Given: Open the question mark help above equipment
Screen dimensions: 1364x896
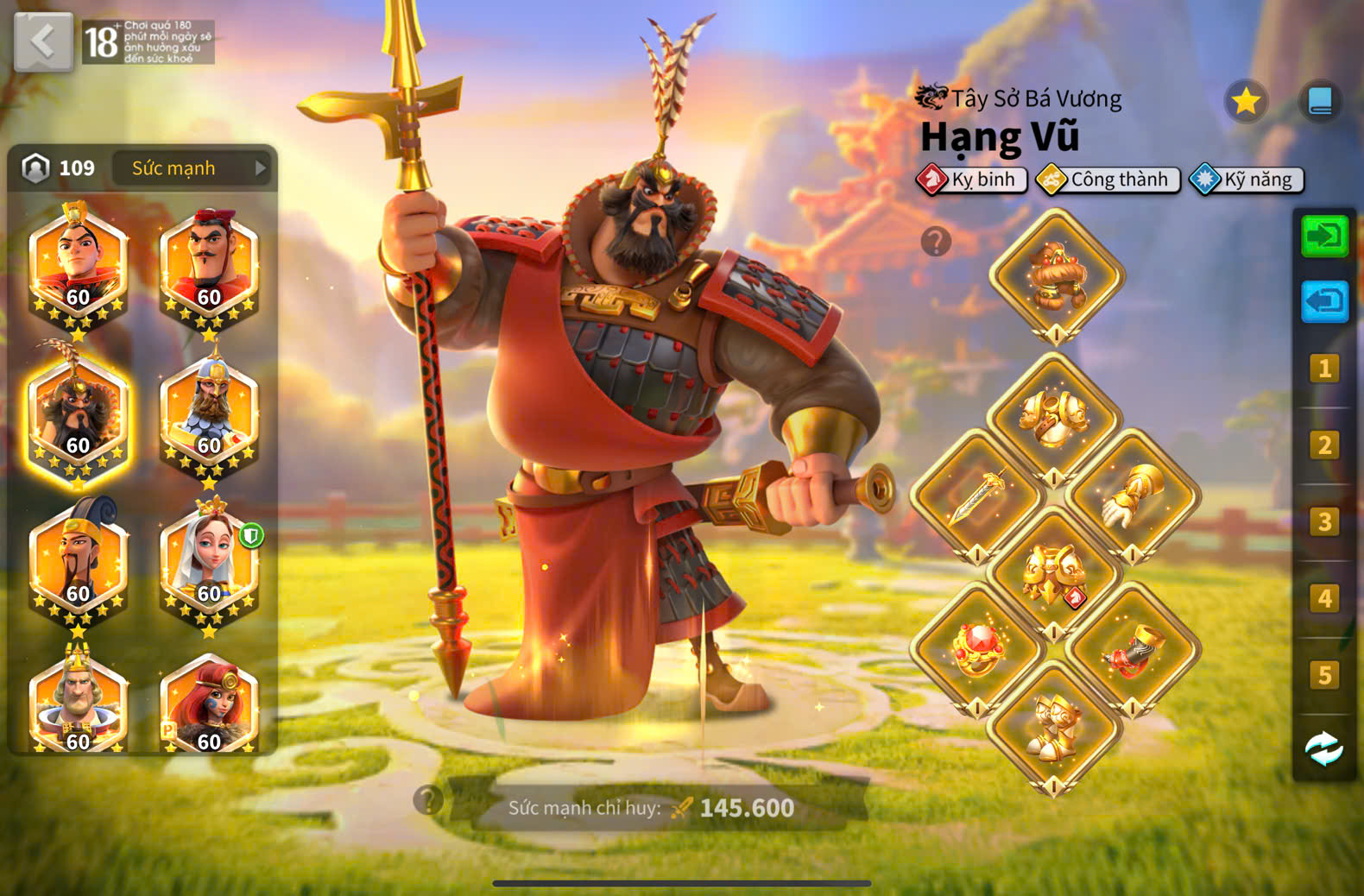Looking at the screenshot, I should [936, 242].
